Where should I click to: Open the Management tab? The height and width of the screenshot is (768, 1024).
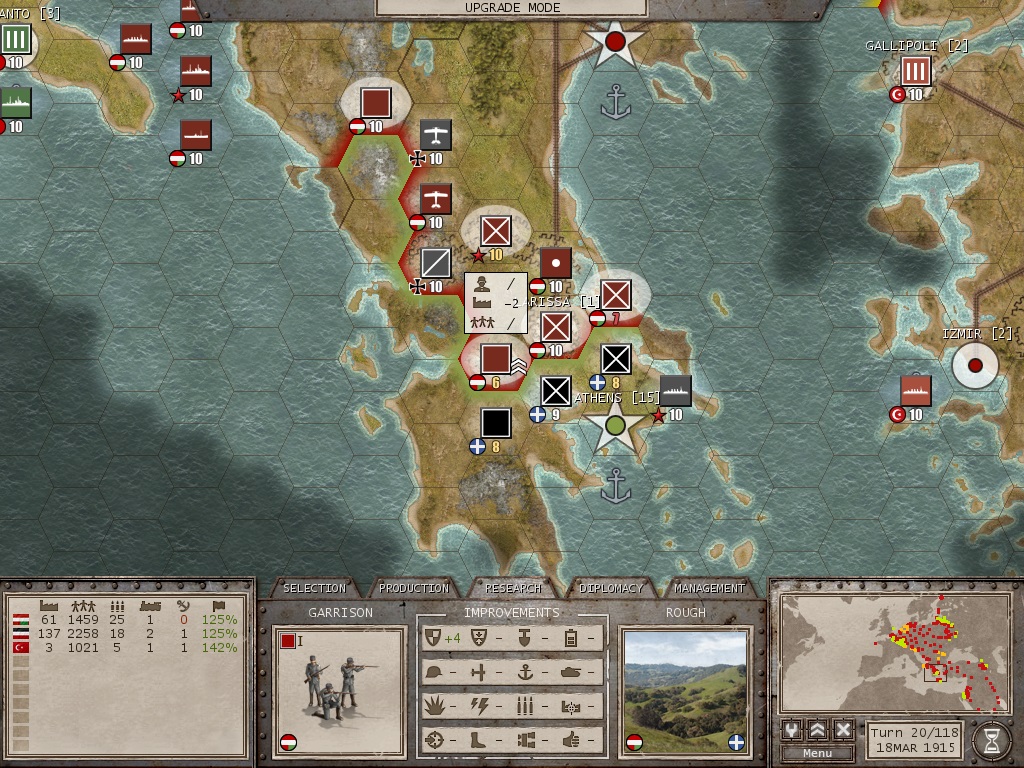coord(709,588)
